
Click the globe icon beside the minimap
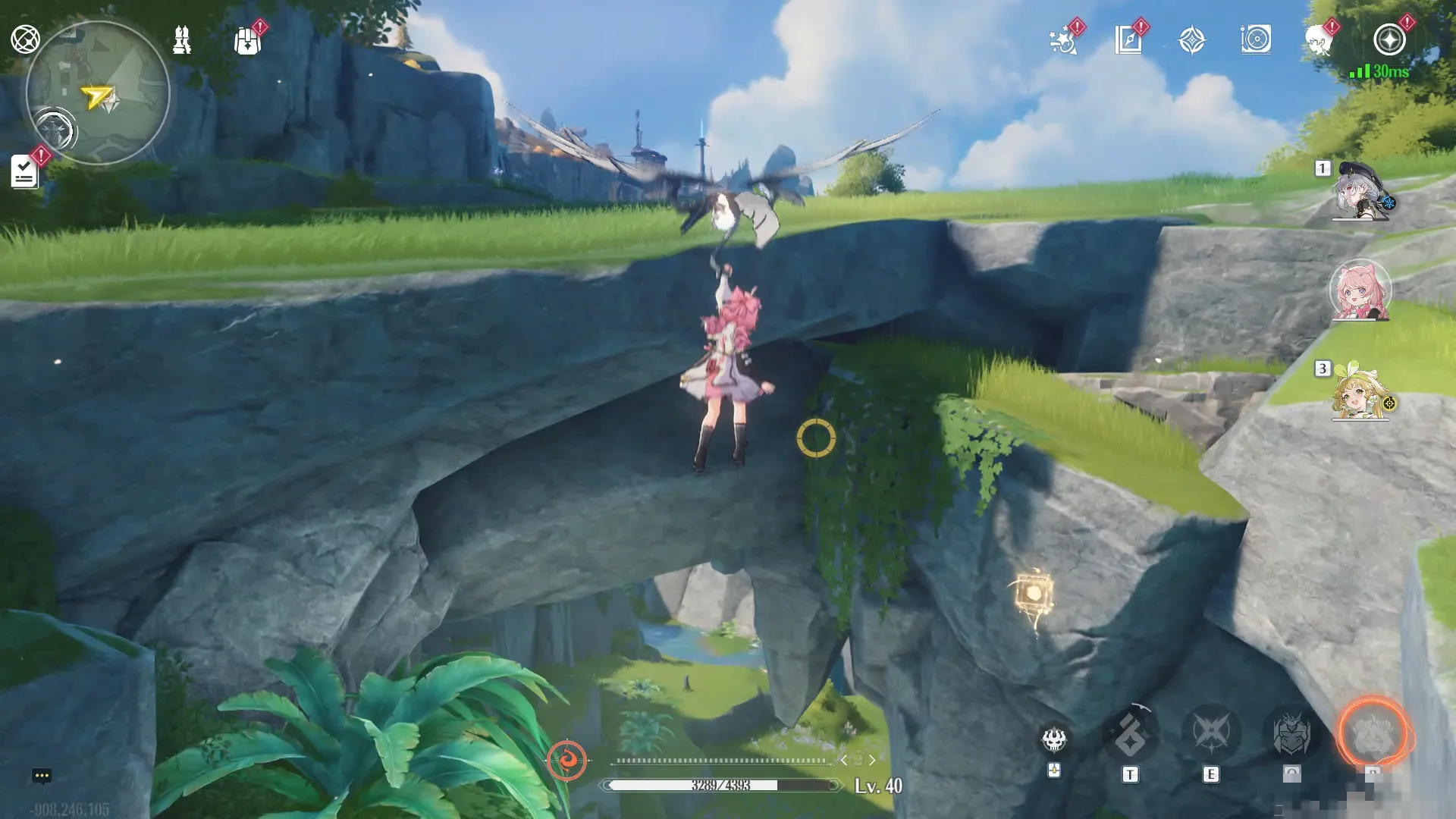click(x=25, y=39)
